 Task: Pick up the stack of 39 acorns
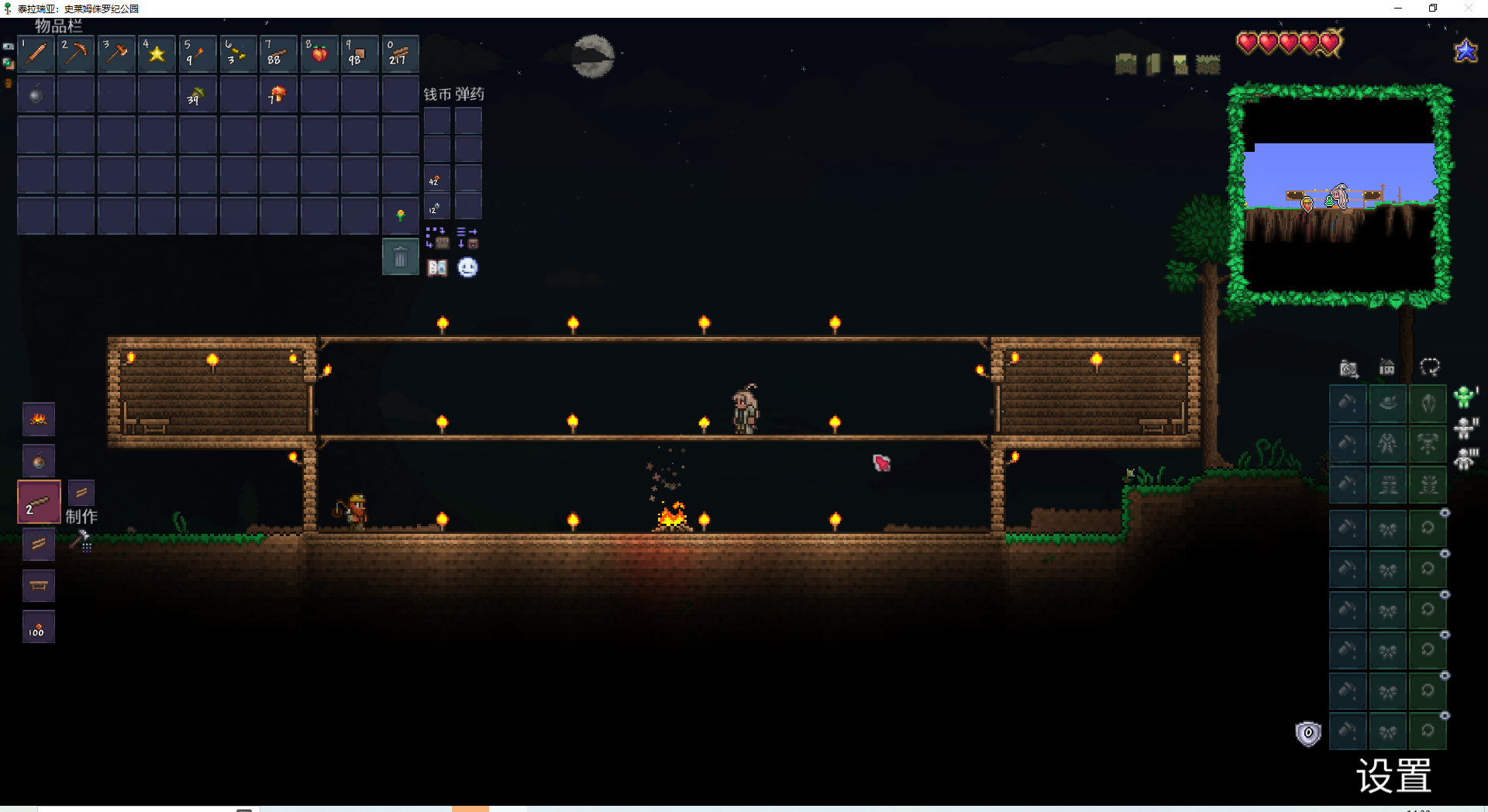tap(197, 95)
